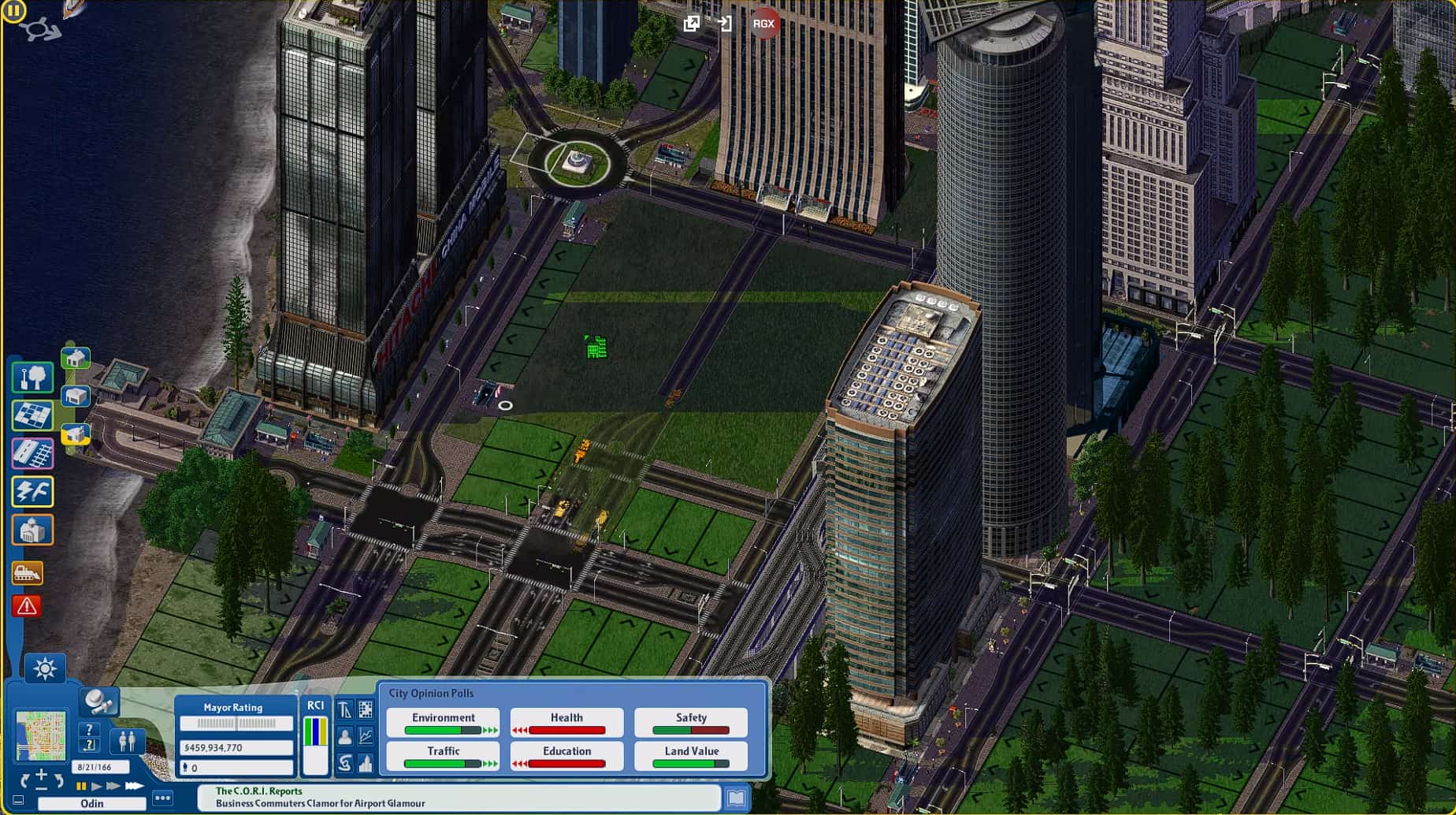Choose the industrial zone button
Screen dimensions: 1456x815
[x=76, y=434]
